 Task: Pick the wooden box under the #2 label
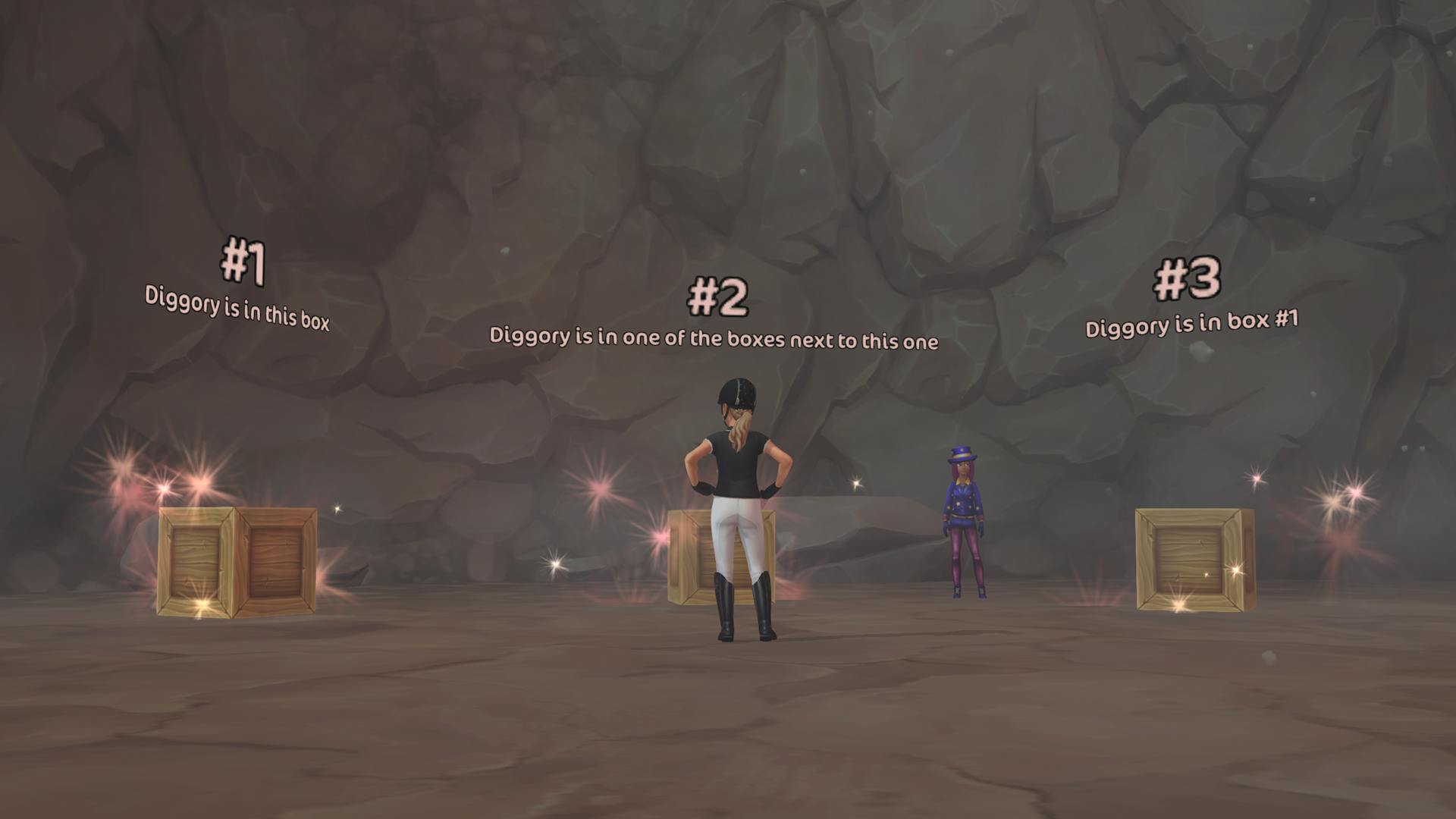pyautogui.click(x=692, y=557)
